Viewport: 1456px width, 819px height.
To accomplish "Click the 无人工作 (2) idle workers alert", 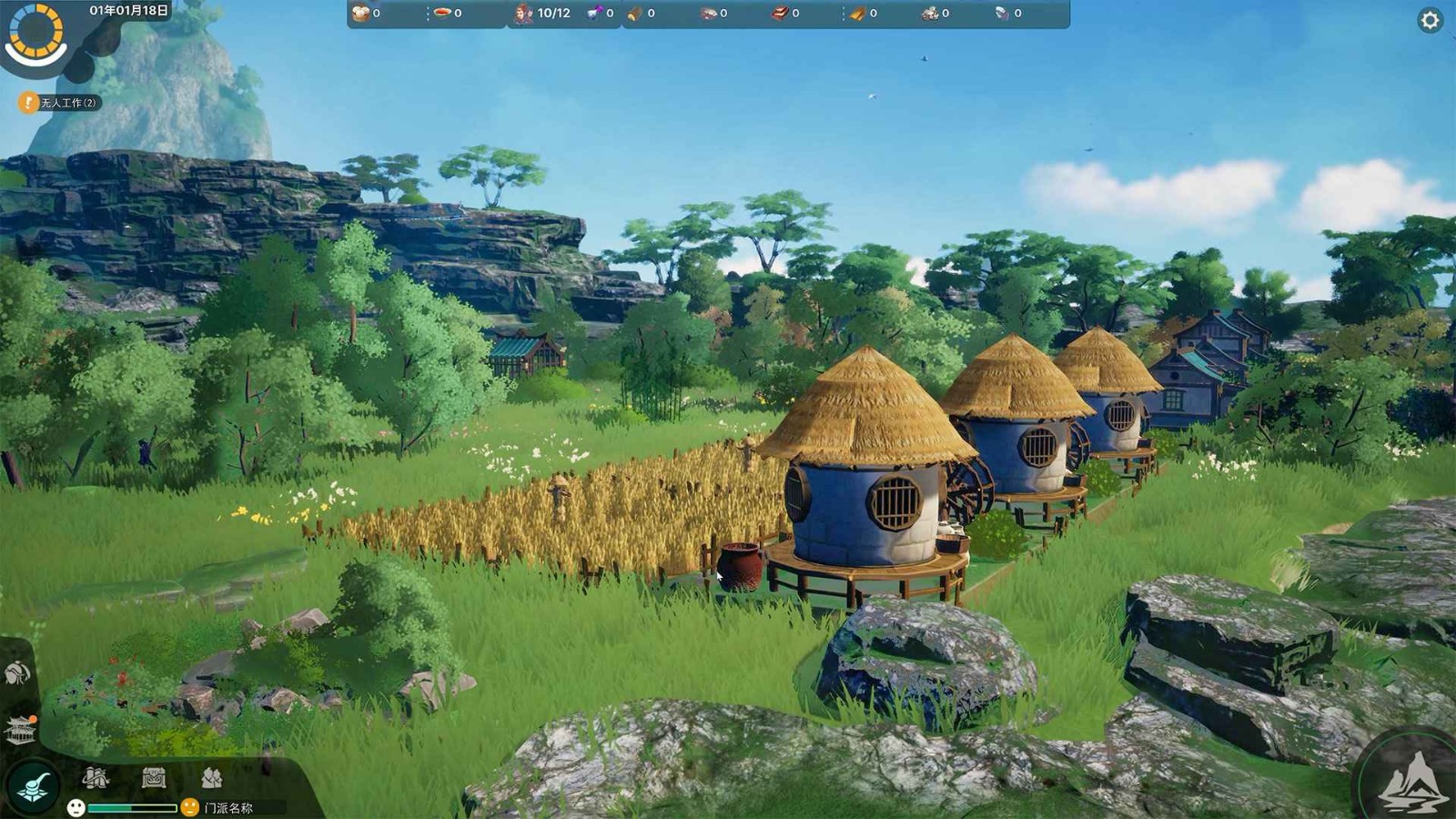I will (59, 103).
